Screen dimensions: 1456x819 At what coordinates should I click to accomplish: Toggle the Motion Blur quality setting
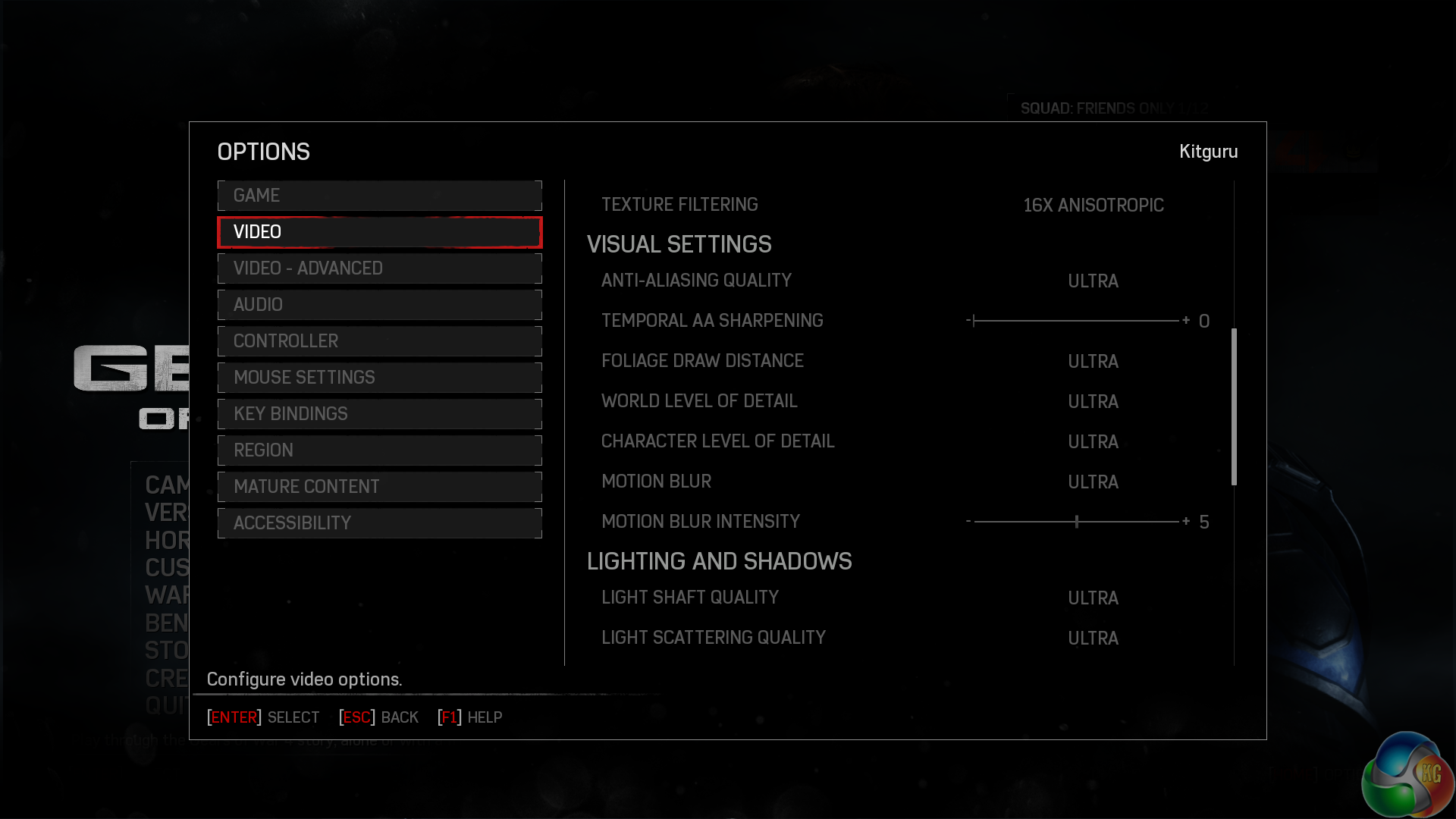tap(1093, 482)
